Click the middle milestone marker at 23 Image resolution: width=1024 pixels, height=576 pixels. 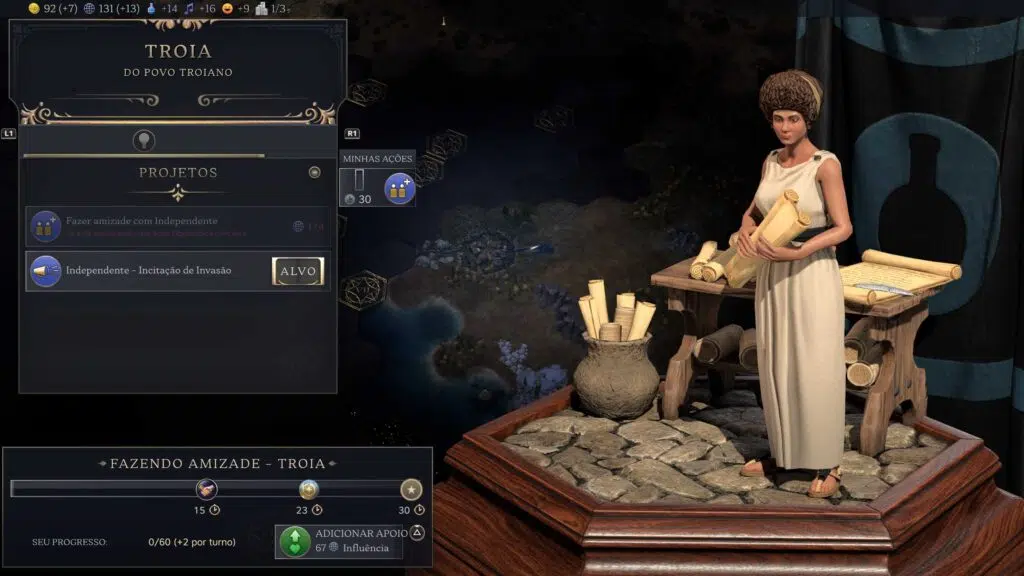[309, 489]
